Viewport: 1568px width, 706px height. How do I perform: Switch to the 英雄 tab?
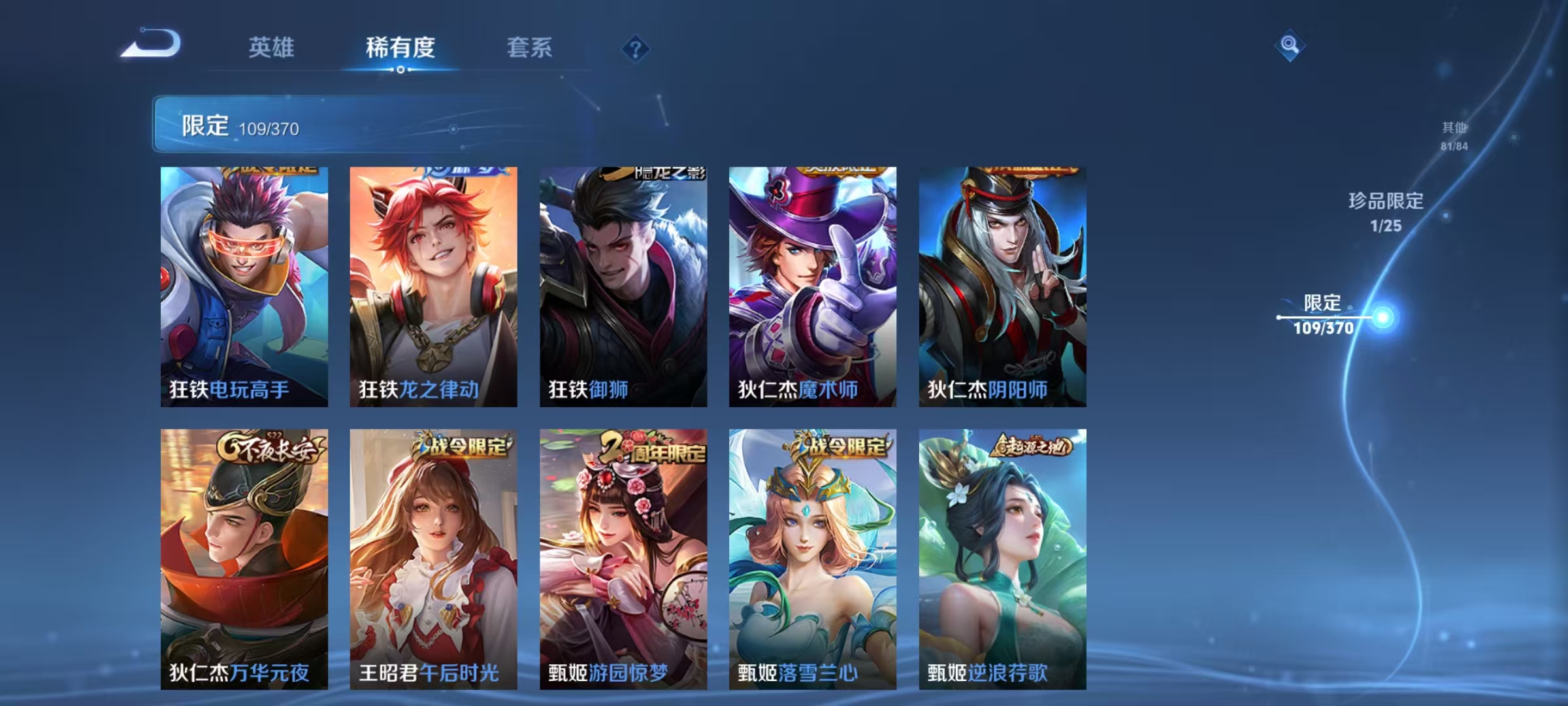tap(272, 48)
